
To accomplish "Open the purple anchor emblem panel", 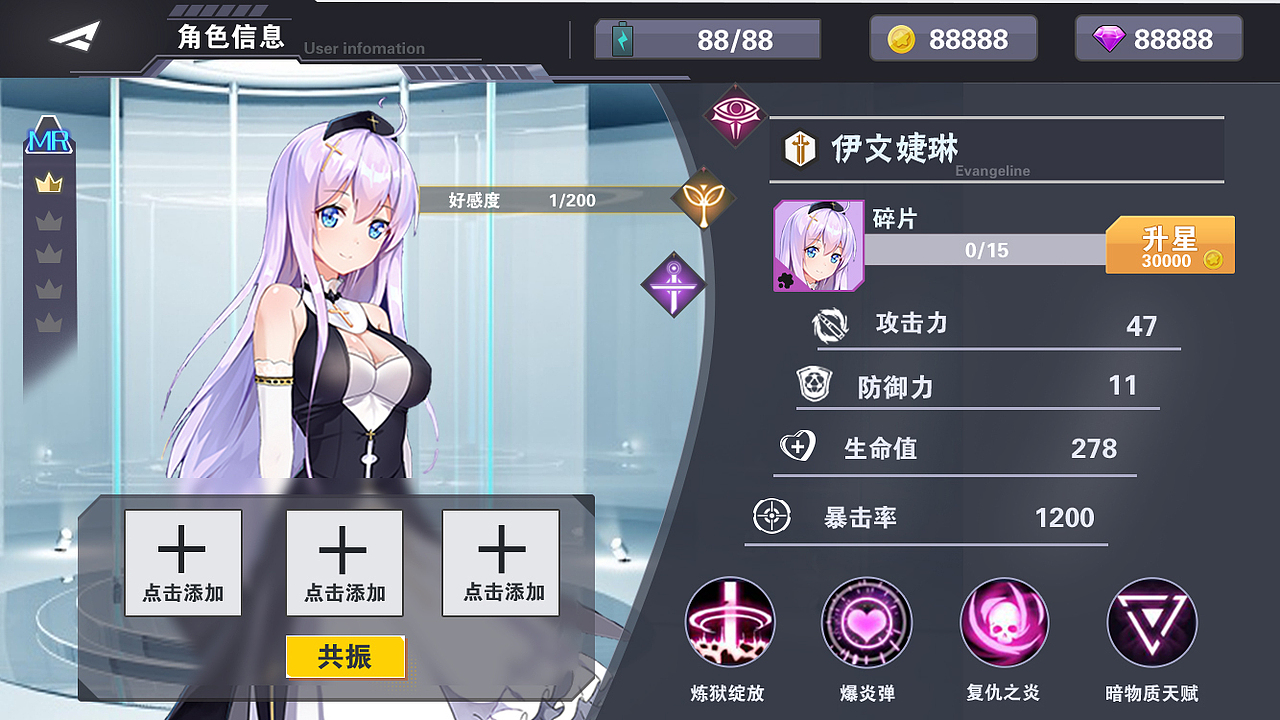I will [x=673, y=284].
